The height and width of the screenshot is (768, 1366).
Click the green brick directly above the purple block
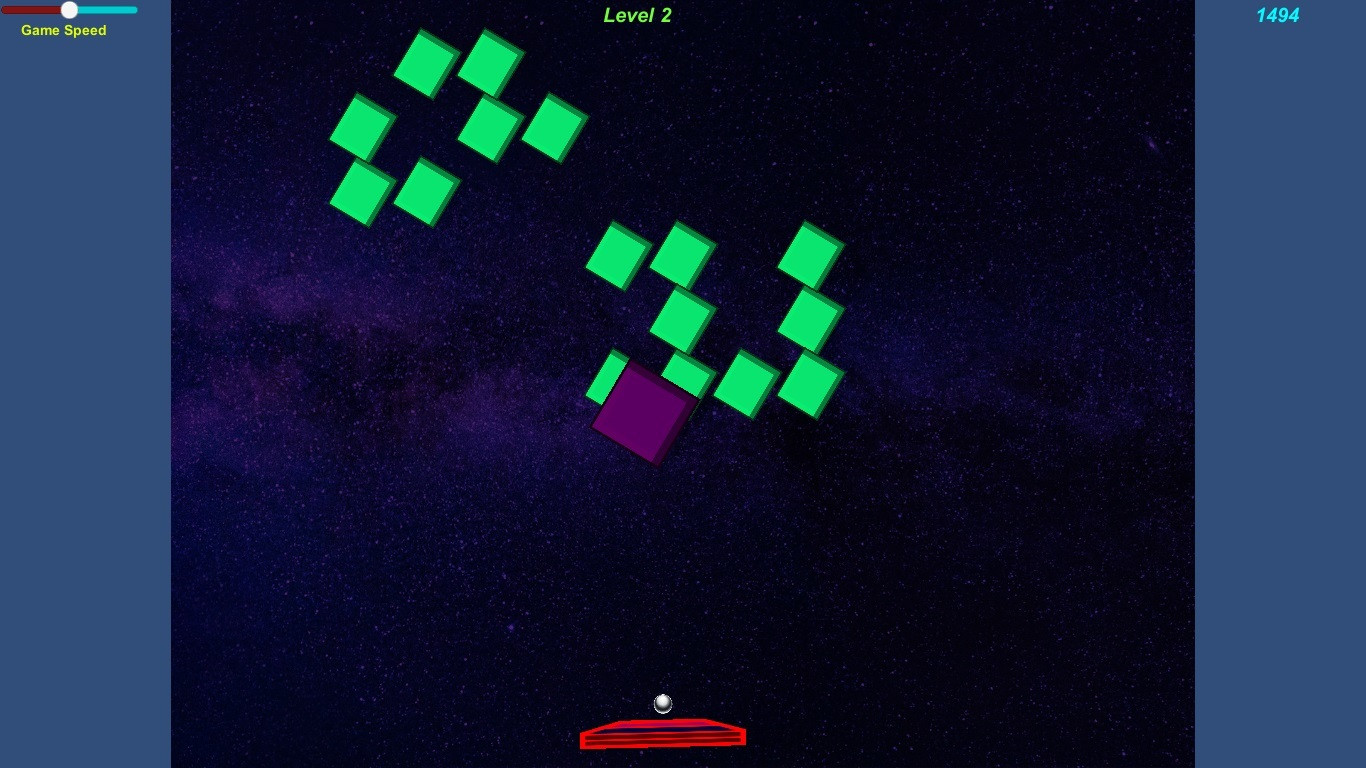(683, 320)
